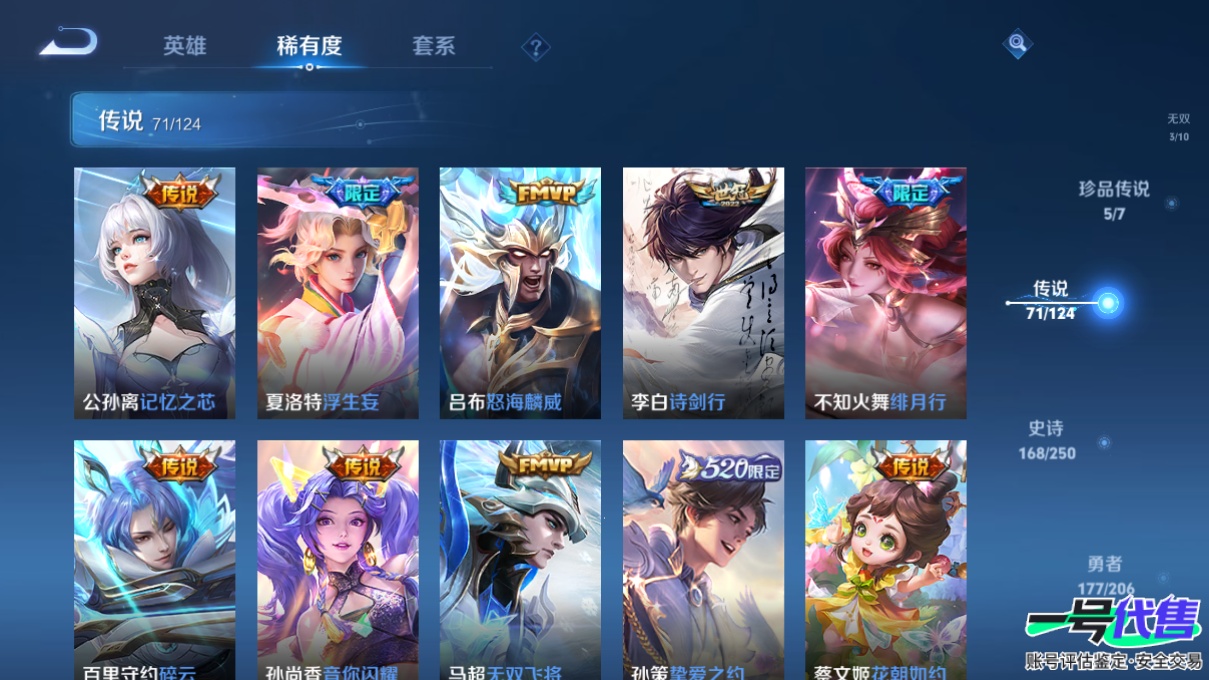
Task: Jump to the 史诗 rarity section
Action: click(x=1047, y=440)
